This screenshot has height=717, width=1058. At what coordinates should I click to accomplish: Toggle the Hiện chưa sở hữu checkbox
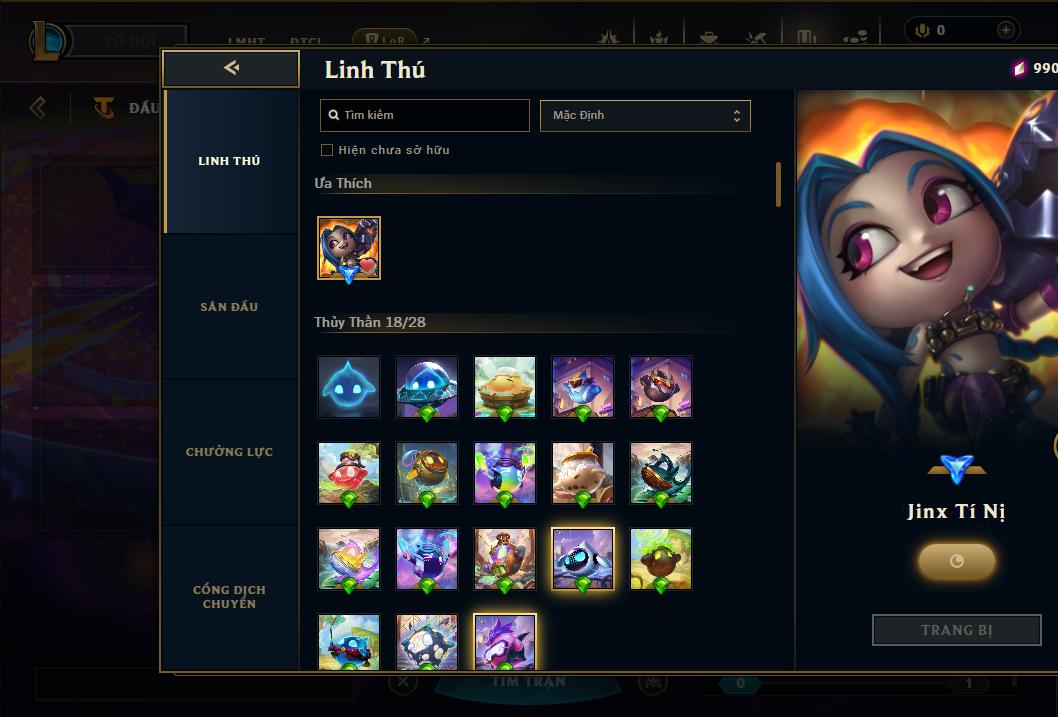pyautogui.click(x=327, y=150)
